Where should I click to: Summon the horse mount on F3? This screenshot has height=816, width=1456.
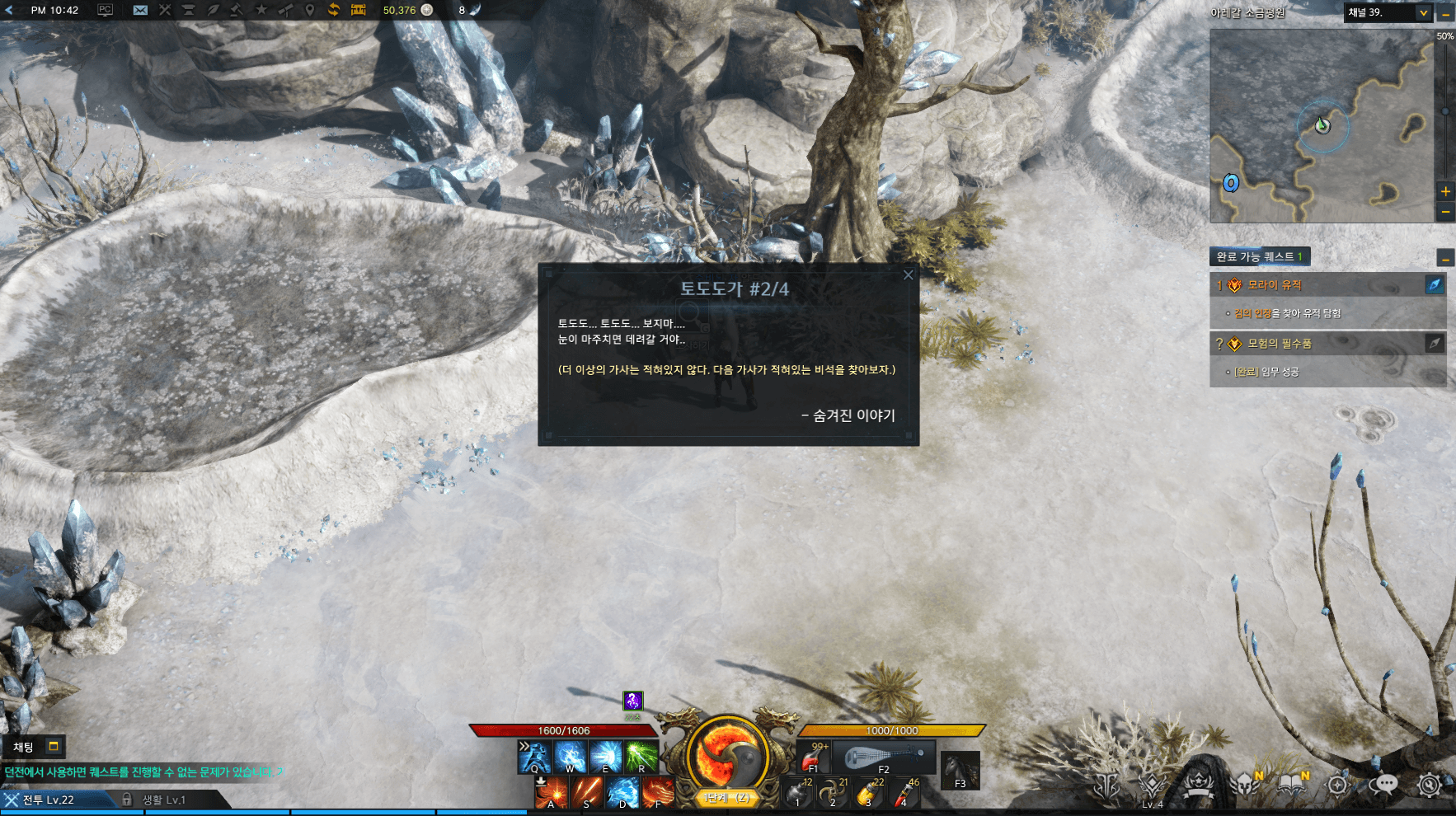[x=960, y=771]
